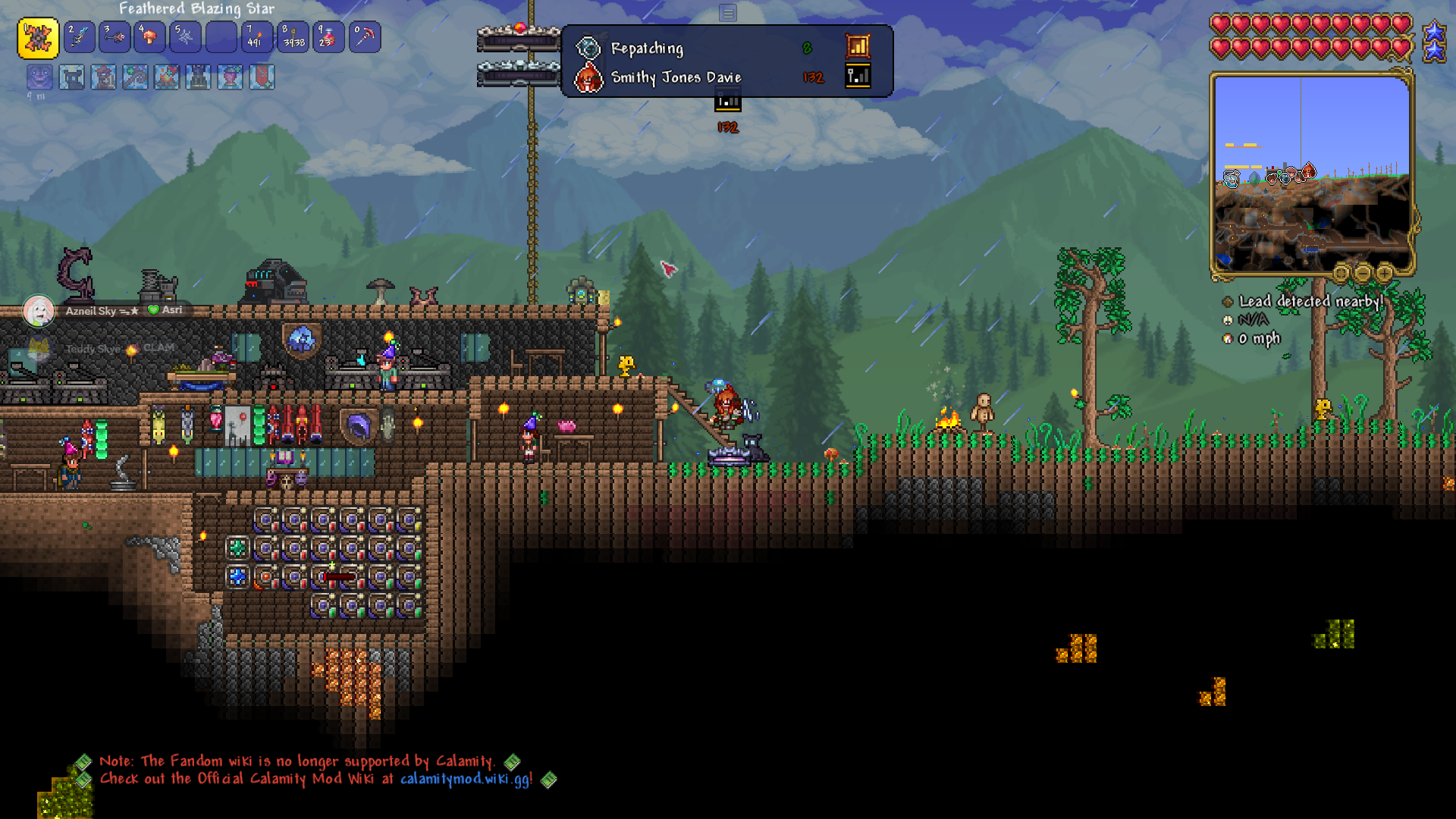This screenshot has width=1456, height=819.
Task: Reset the minimap zoom button
Action: [x=1341, y=272]
